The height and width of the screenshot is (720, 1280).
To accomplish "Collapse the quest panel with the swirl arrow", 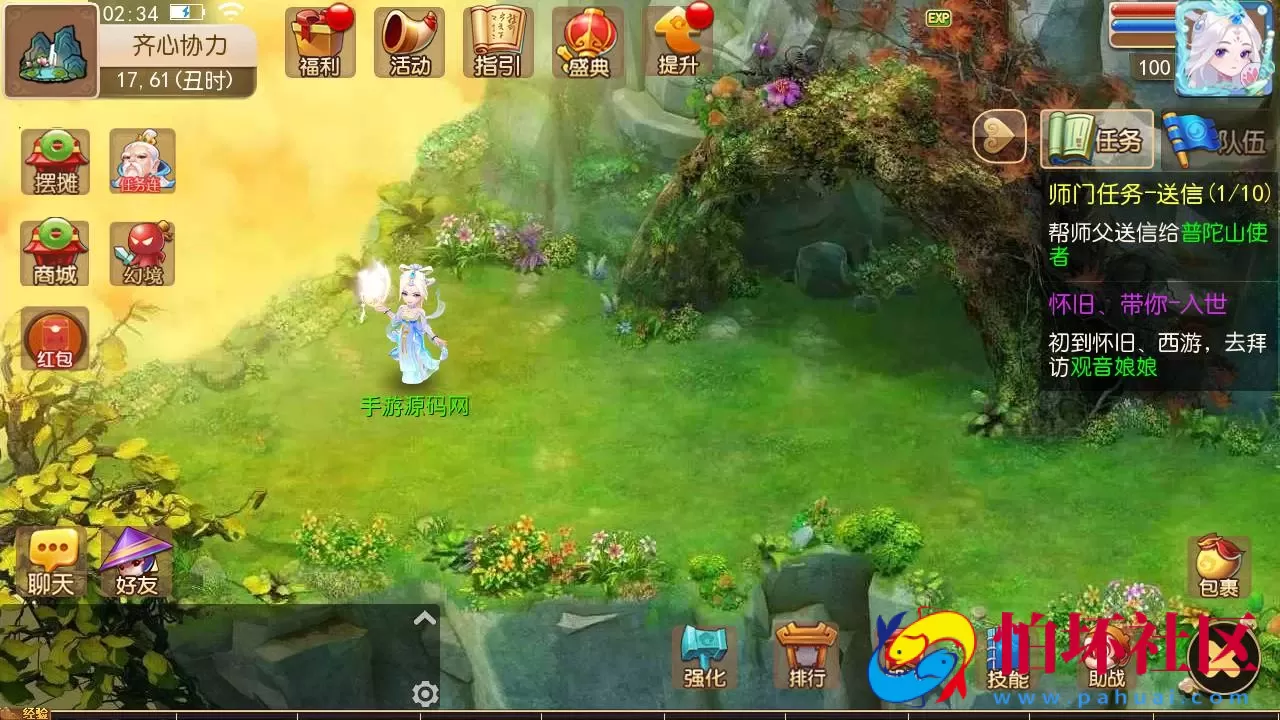I will (999, 139).
